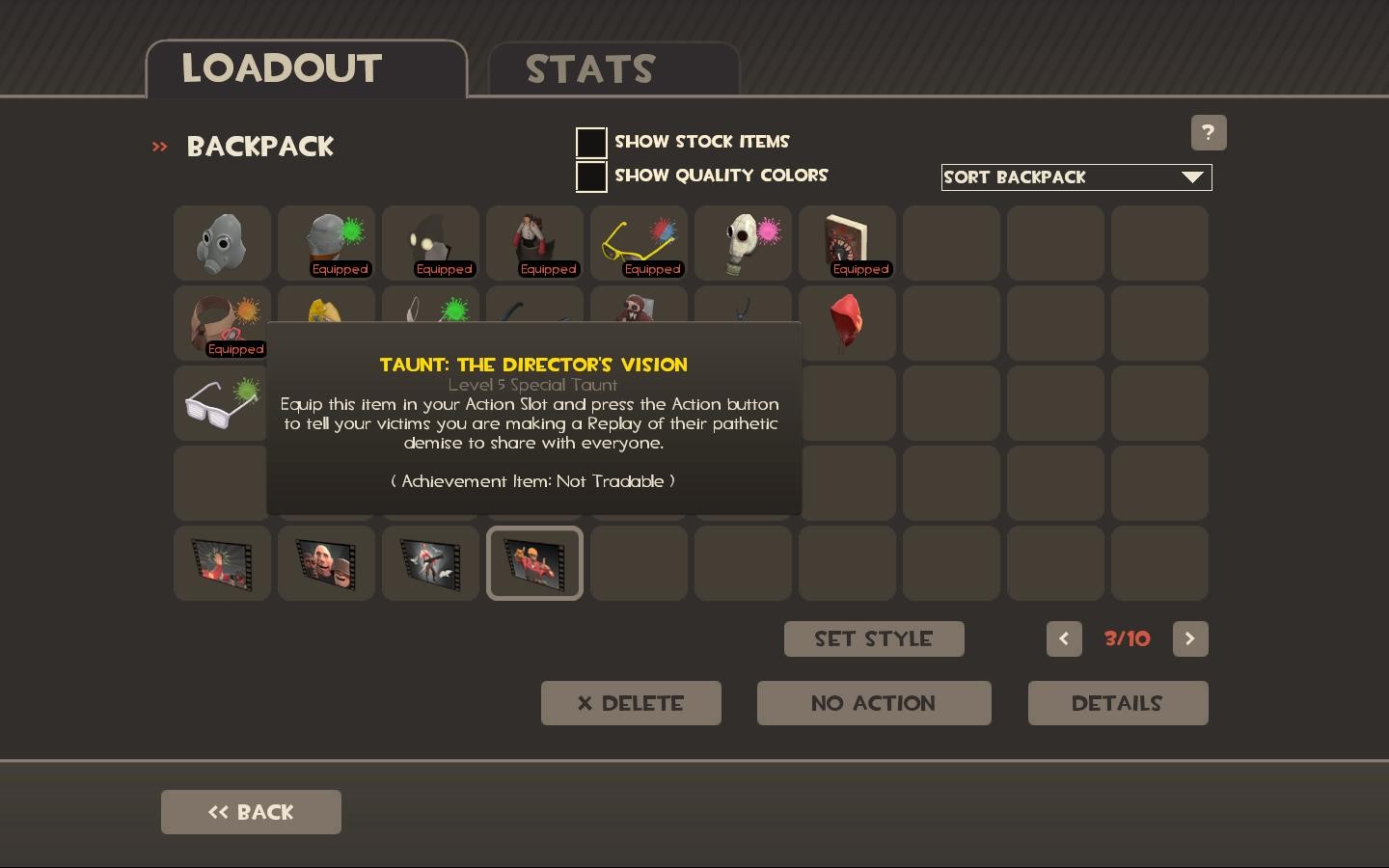This screenshot has width=1389, height=868.
Task: Switch to the Stats tab
Action: [589, 68]
